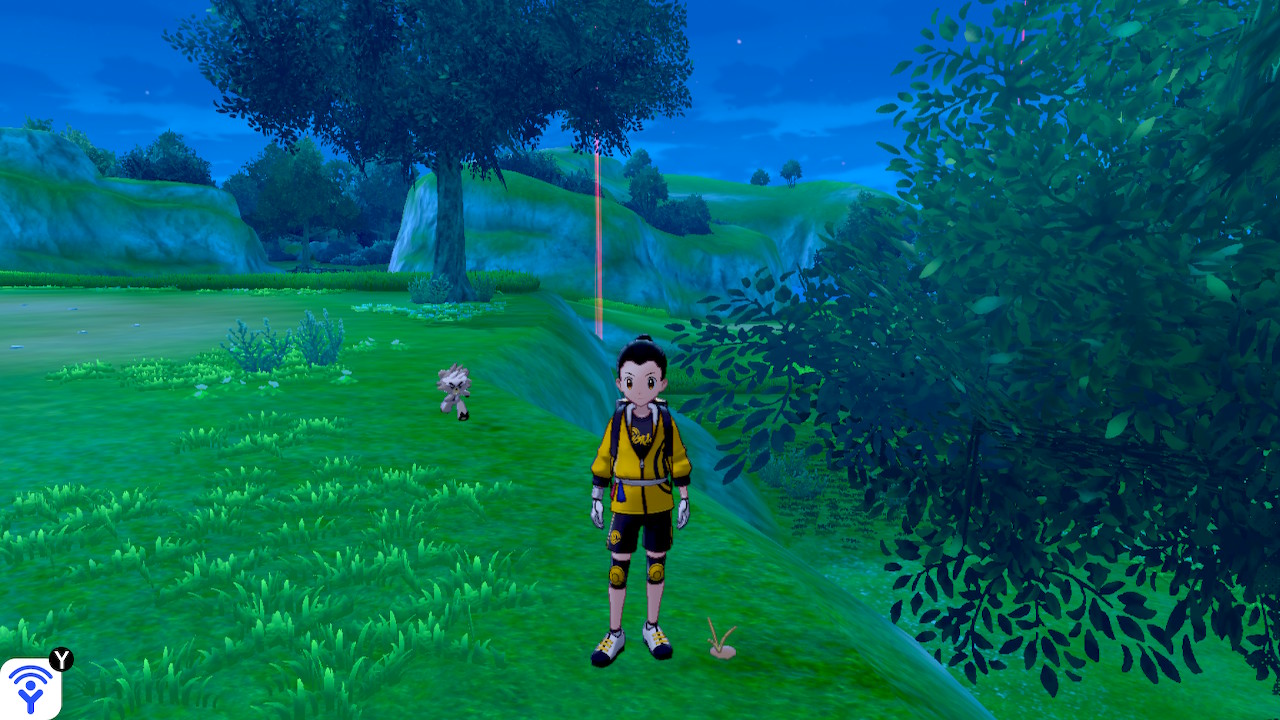The width and height of the screenshot is (1280, 720).
Task: Open the Y-Comm wireless icon
Action: [x=31, y=688]
